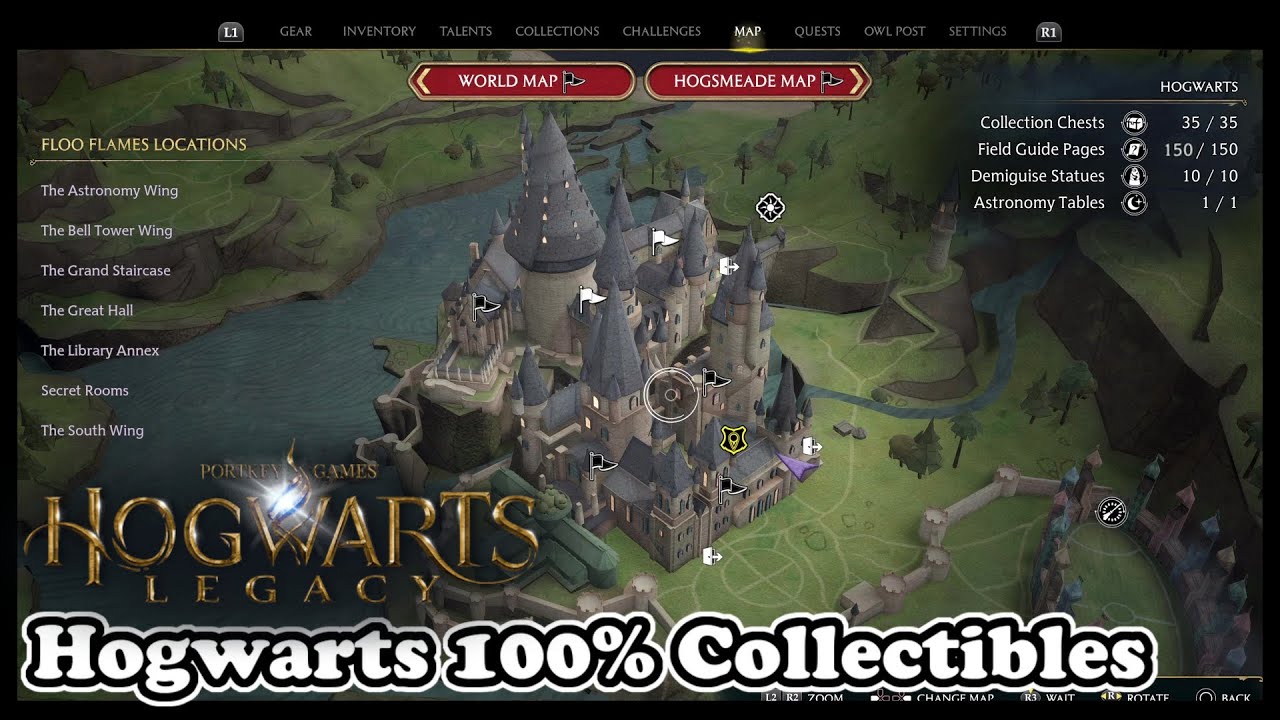
Task: Switch to the Quests tab
Action: pyautogui.click(x=817, y=31)
